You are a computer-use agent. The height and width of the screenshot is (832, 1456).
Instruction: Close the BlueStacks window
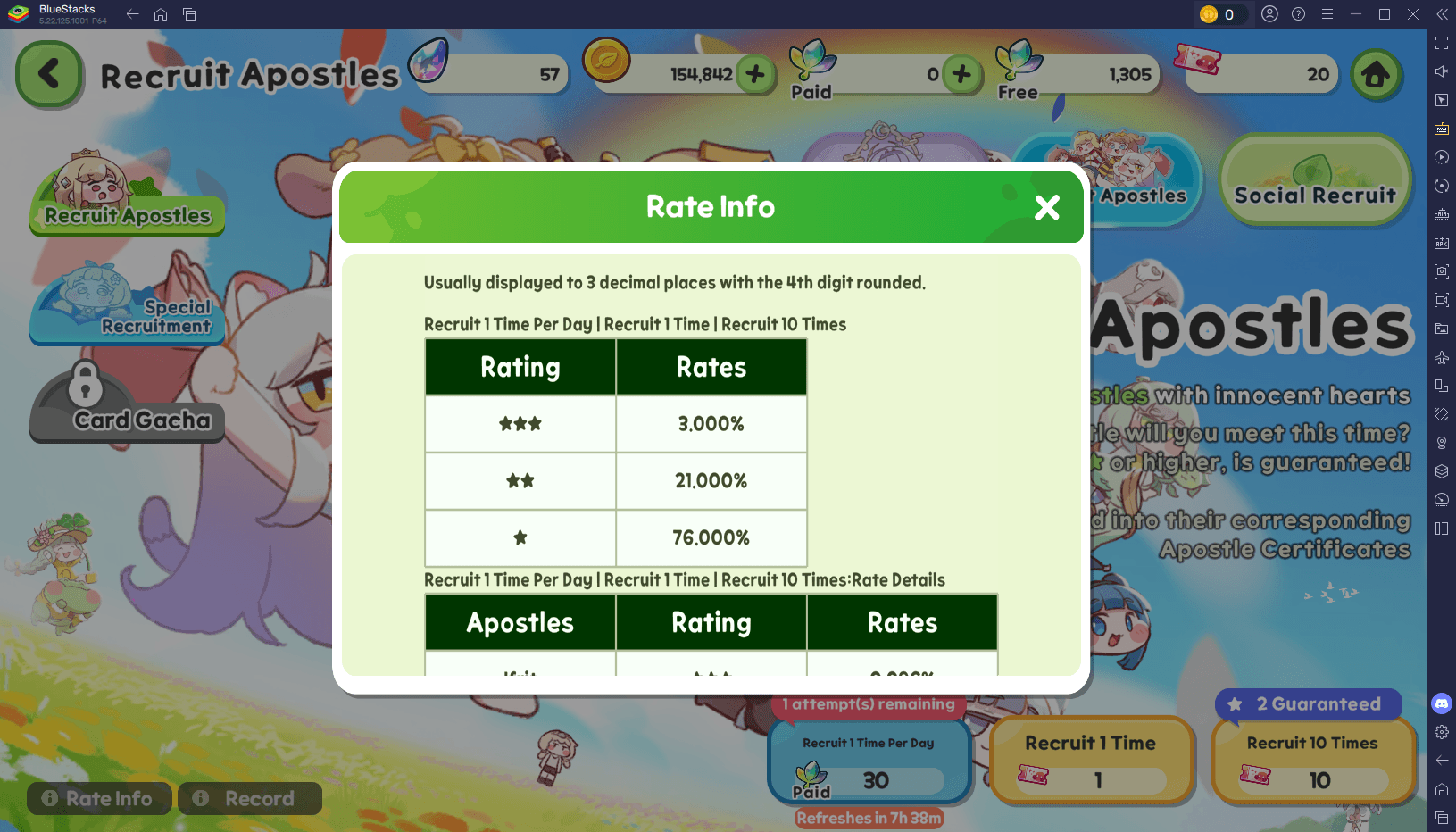(x=1412, y=14)
